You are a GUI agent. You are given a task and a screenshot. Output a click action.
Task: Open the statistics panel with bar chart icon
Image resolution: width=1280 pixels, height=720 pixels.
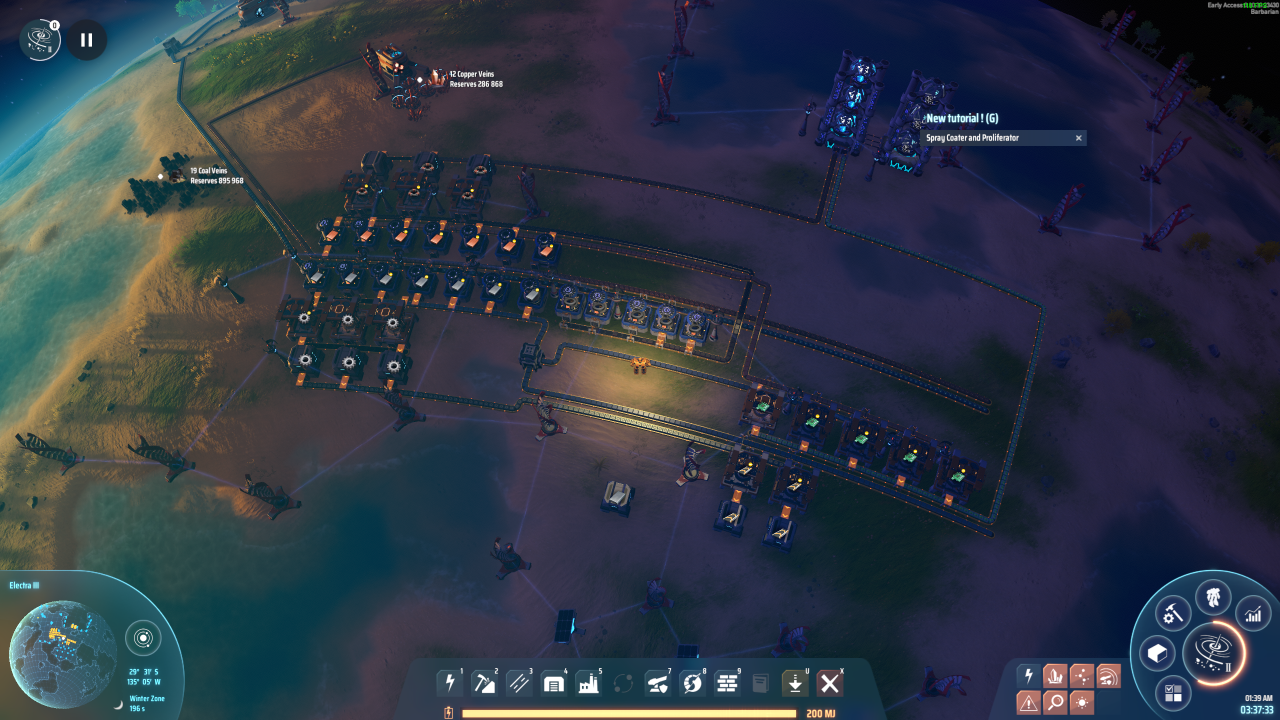pos(1252,613)
